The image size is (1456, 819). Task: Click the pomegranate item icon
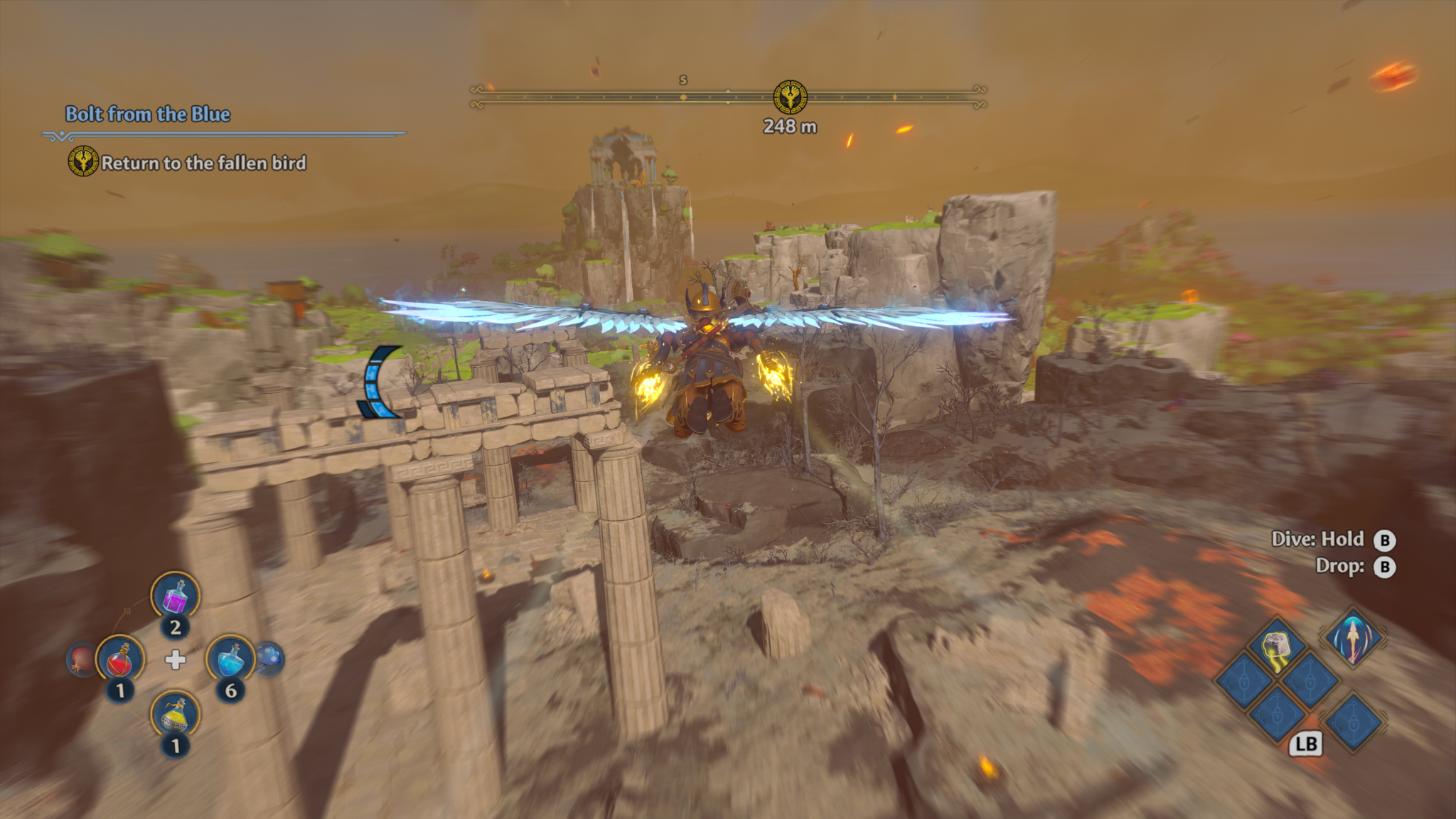pyautogui.click(x=80, y=659)
